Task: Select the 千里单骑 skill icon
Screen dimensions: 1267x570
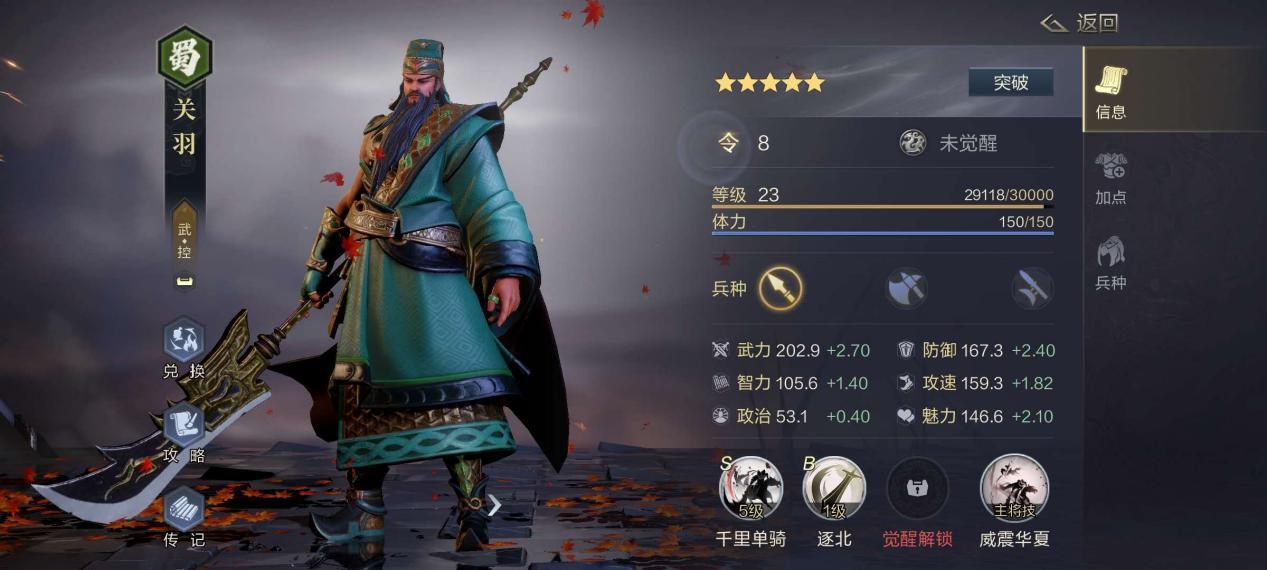Action: coord(750,489)
